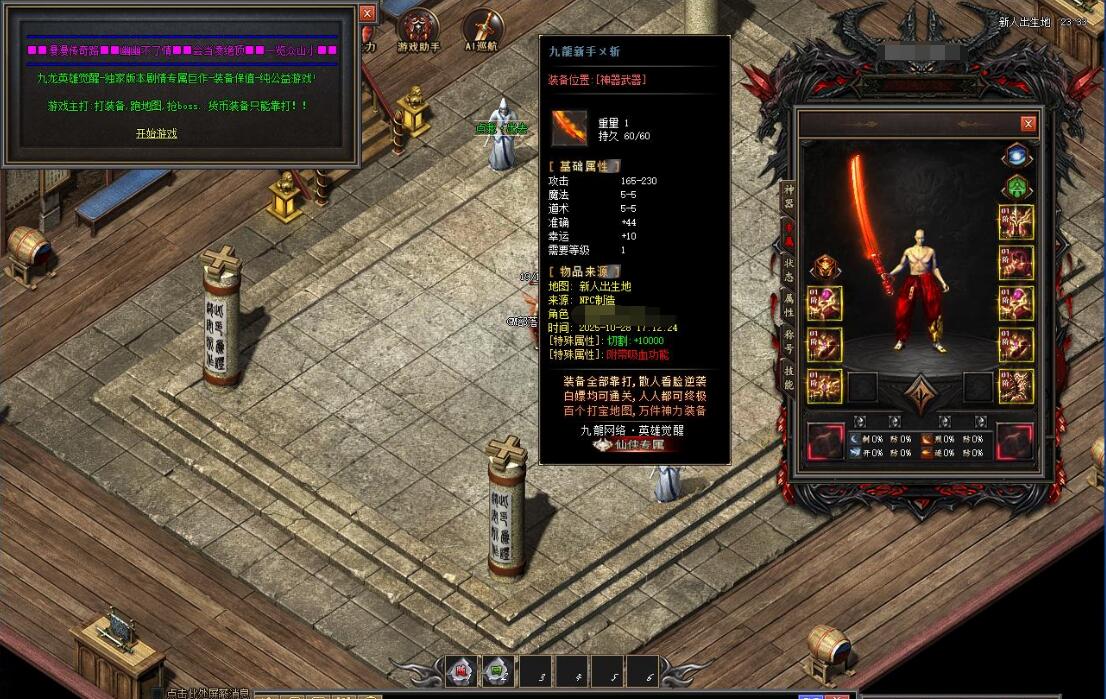Switch to the 神器 tab
Viewport: 1106px width, 699px height.
(x=788, y=196)
